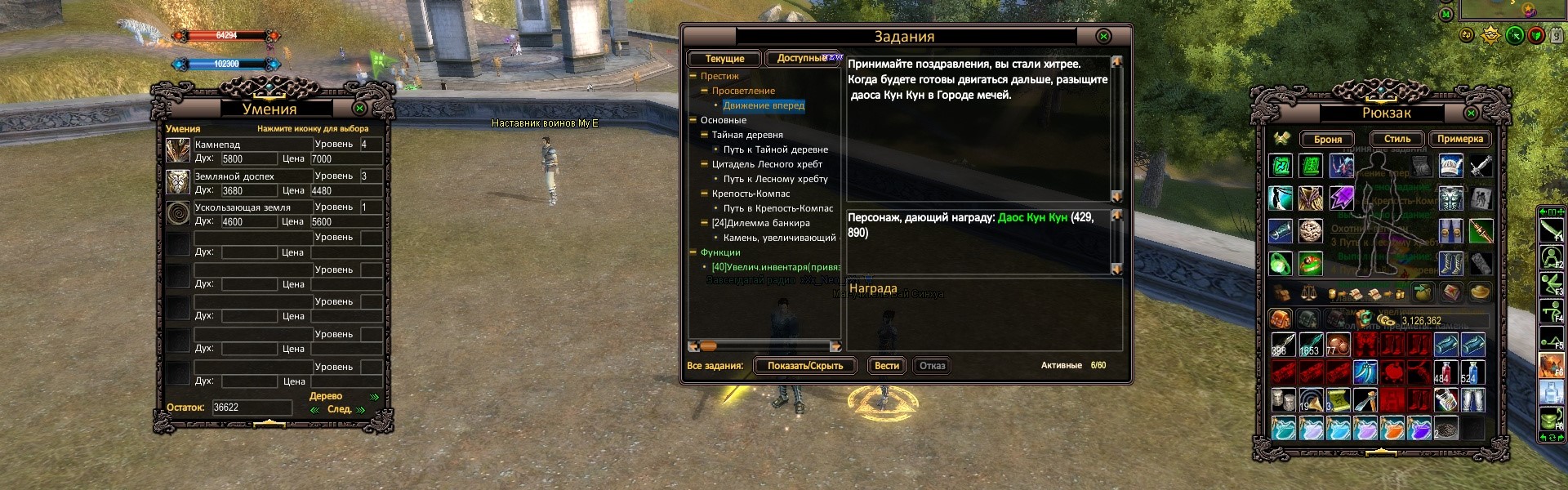Click the Вести quest tracking button
The height and width of the screenshot is (490, 1568).
point(886,366)
